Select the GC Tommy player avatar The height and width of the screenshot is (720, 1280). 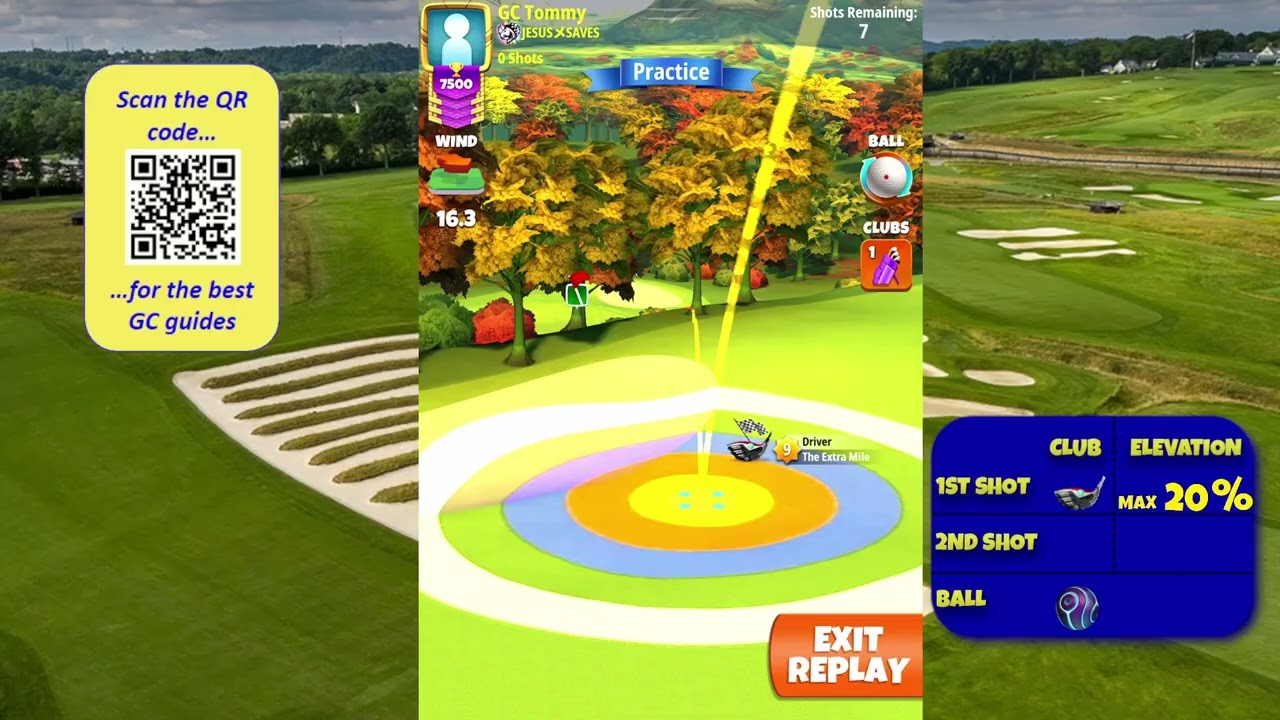[456, 37]
